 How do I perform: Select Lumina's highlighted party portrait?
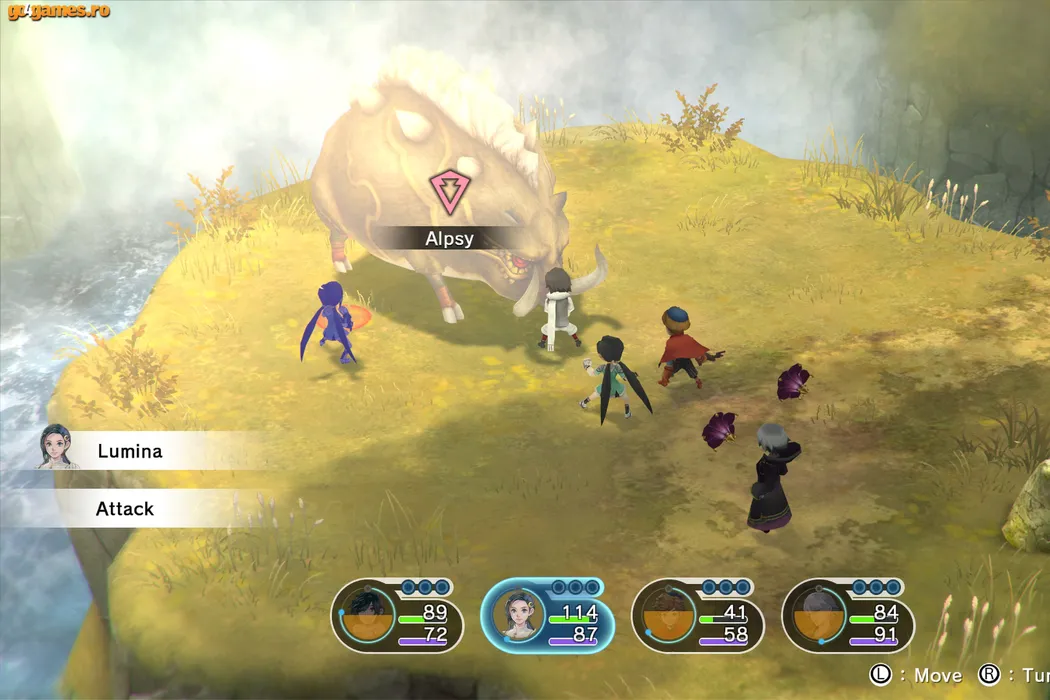pos(521,620)
